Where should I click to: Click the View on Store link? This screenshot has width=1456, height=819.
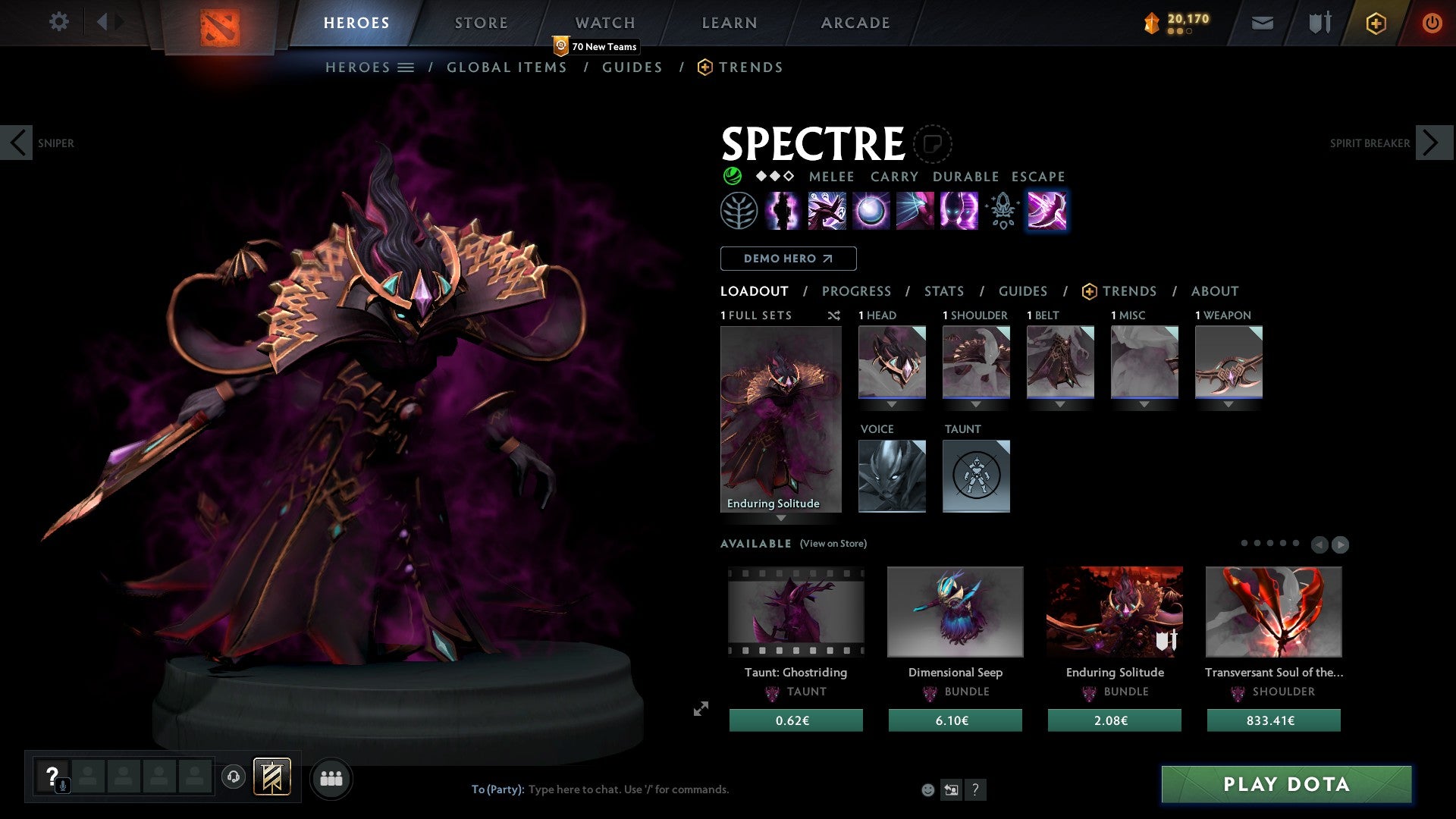(x=833, y=544)
